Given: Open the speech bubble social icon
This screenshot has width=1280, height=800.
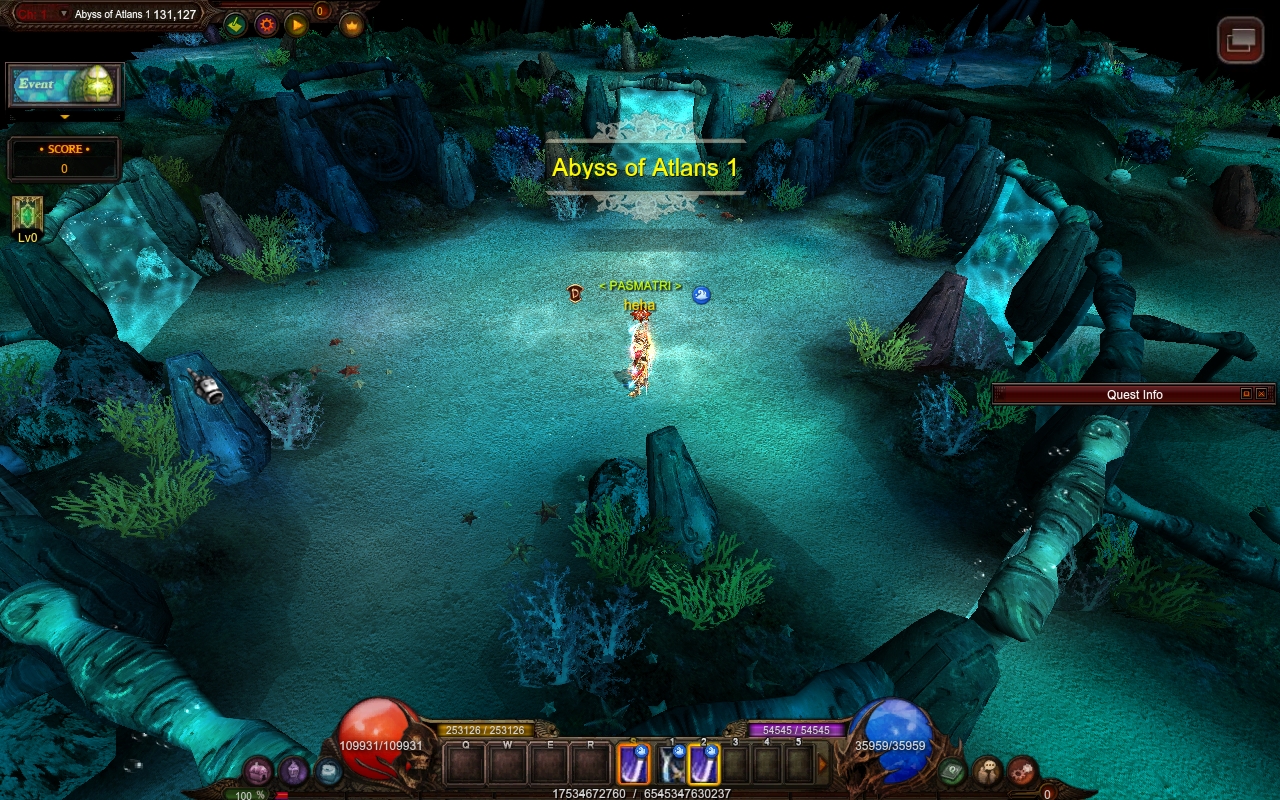Looking at the screenshot, I should click(987, 771).
